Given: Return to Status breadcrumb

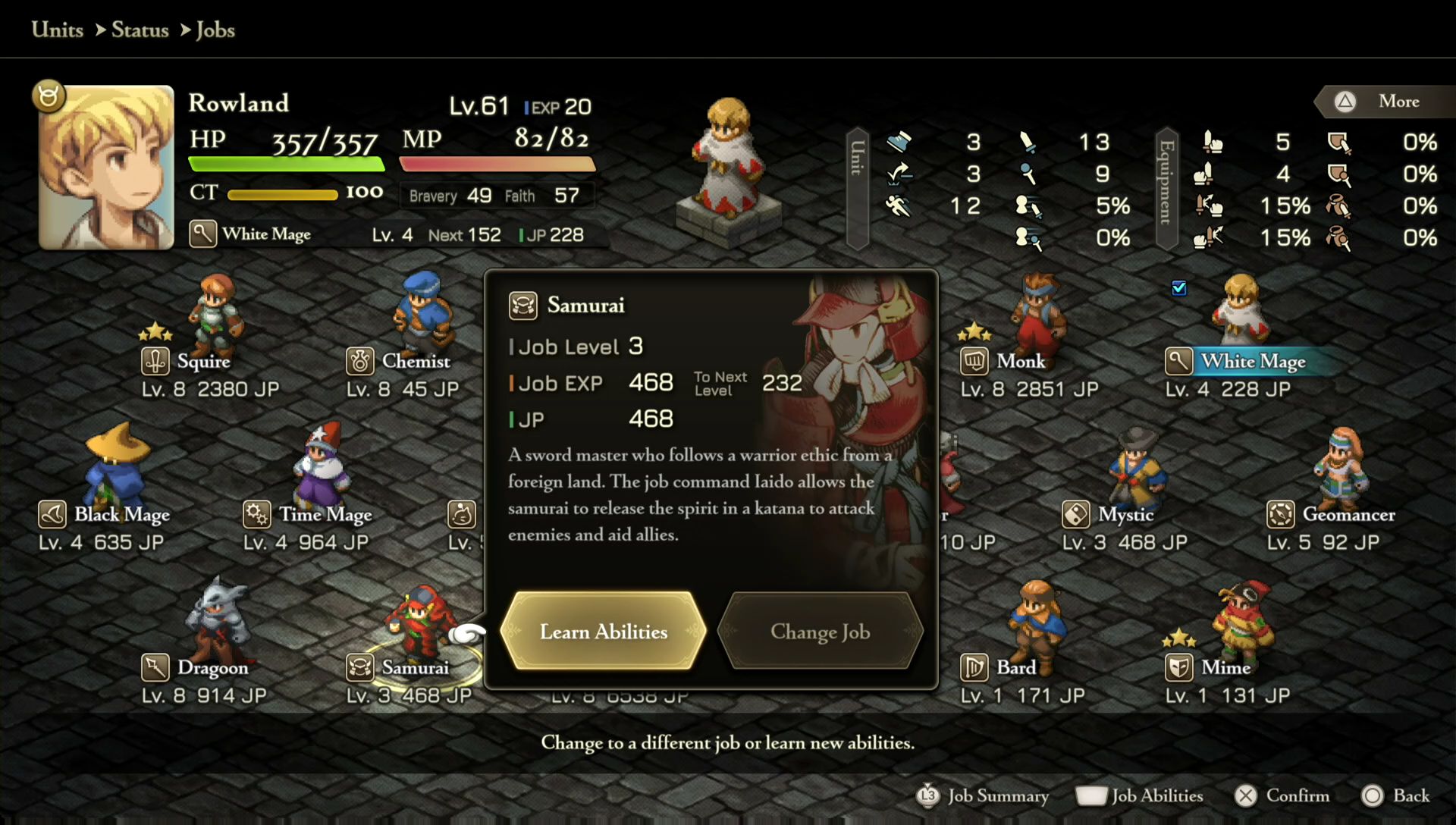Looking at the screenshot, I should pos(140,30).
